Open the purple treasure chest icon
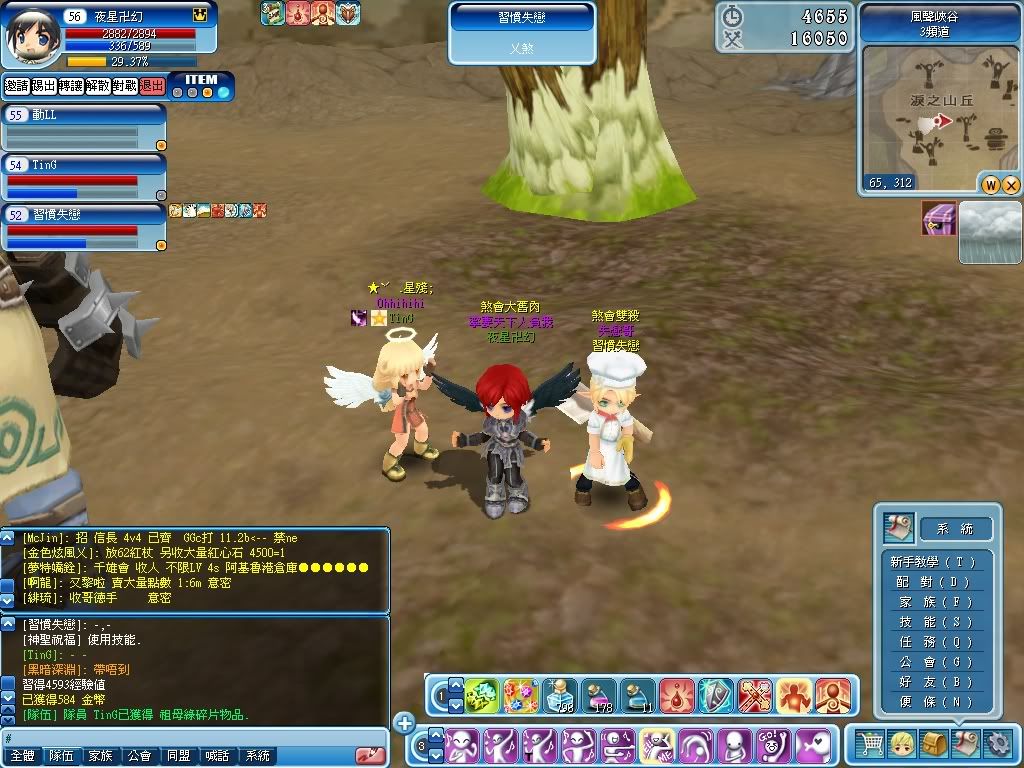 (x=939, y=218)
